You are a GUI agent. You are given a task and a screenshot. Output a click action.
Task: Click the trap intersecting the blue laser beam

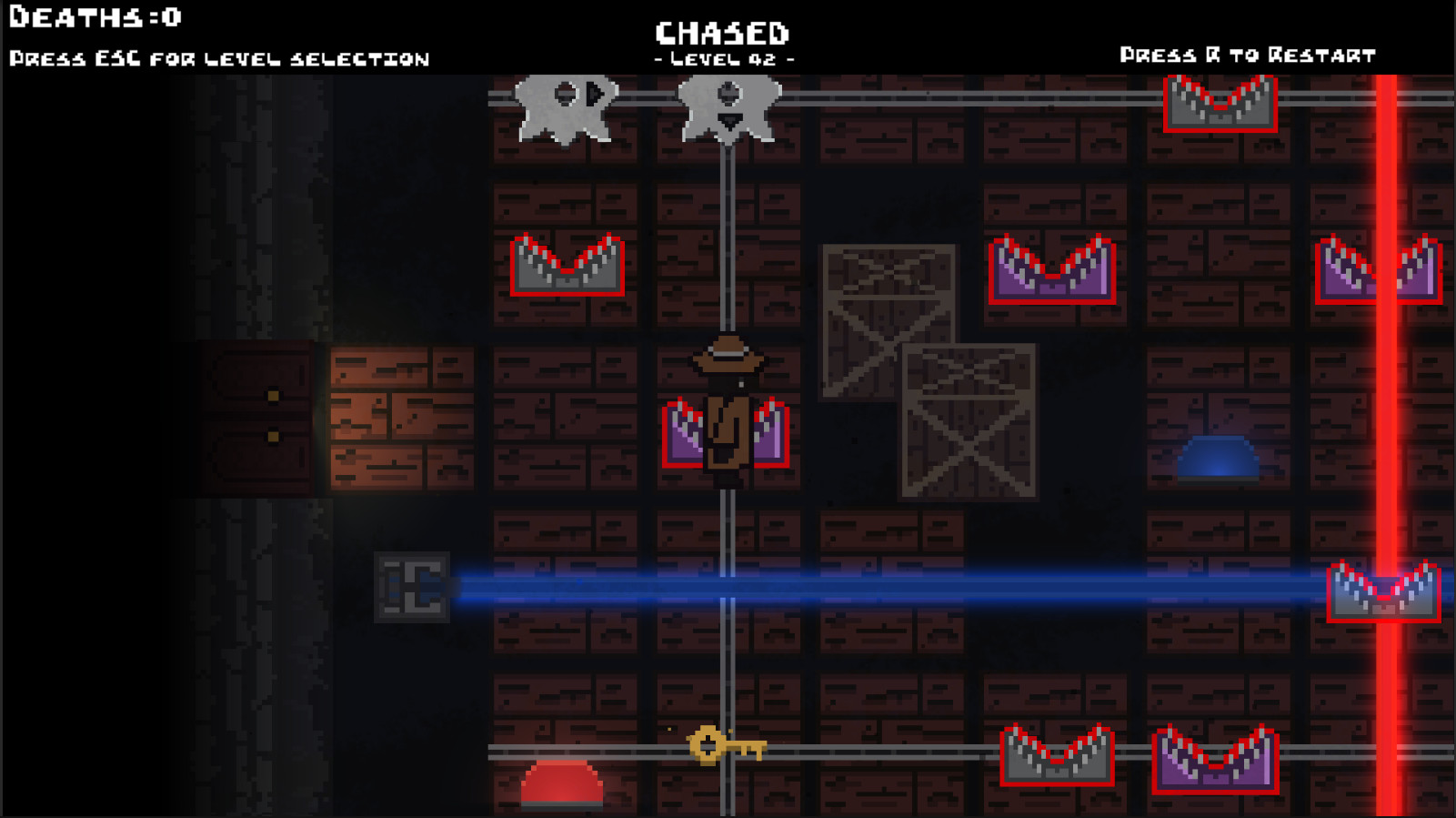[1382, 591]
